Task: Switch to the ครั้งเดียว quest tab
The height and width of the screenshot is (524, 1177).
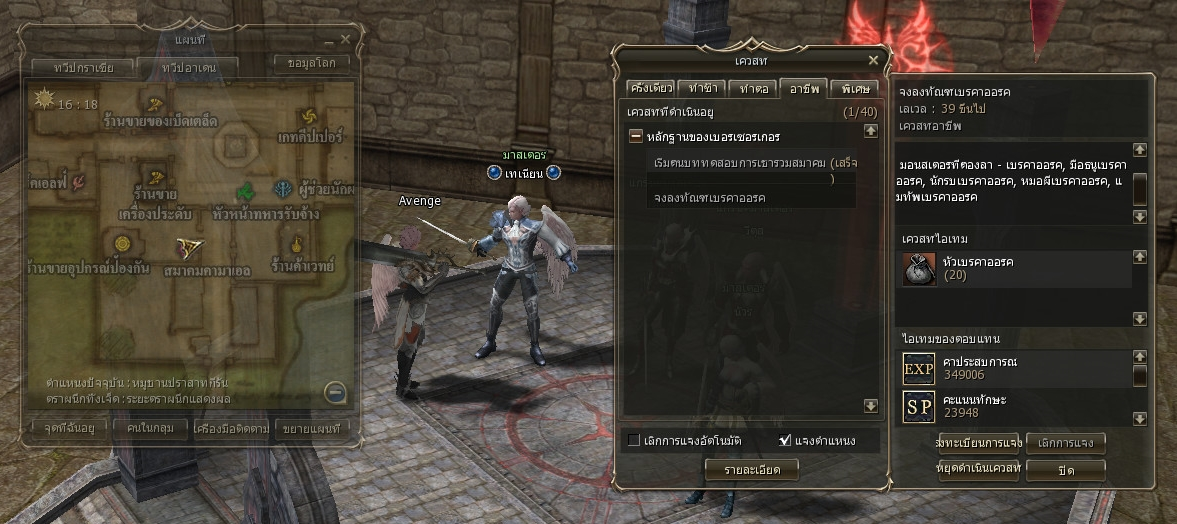Action: (x=649, y=88)
